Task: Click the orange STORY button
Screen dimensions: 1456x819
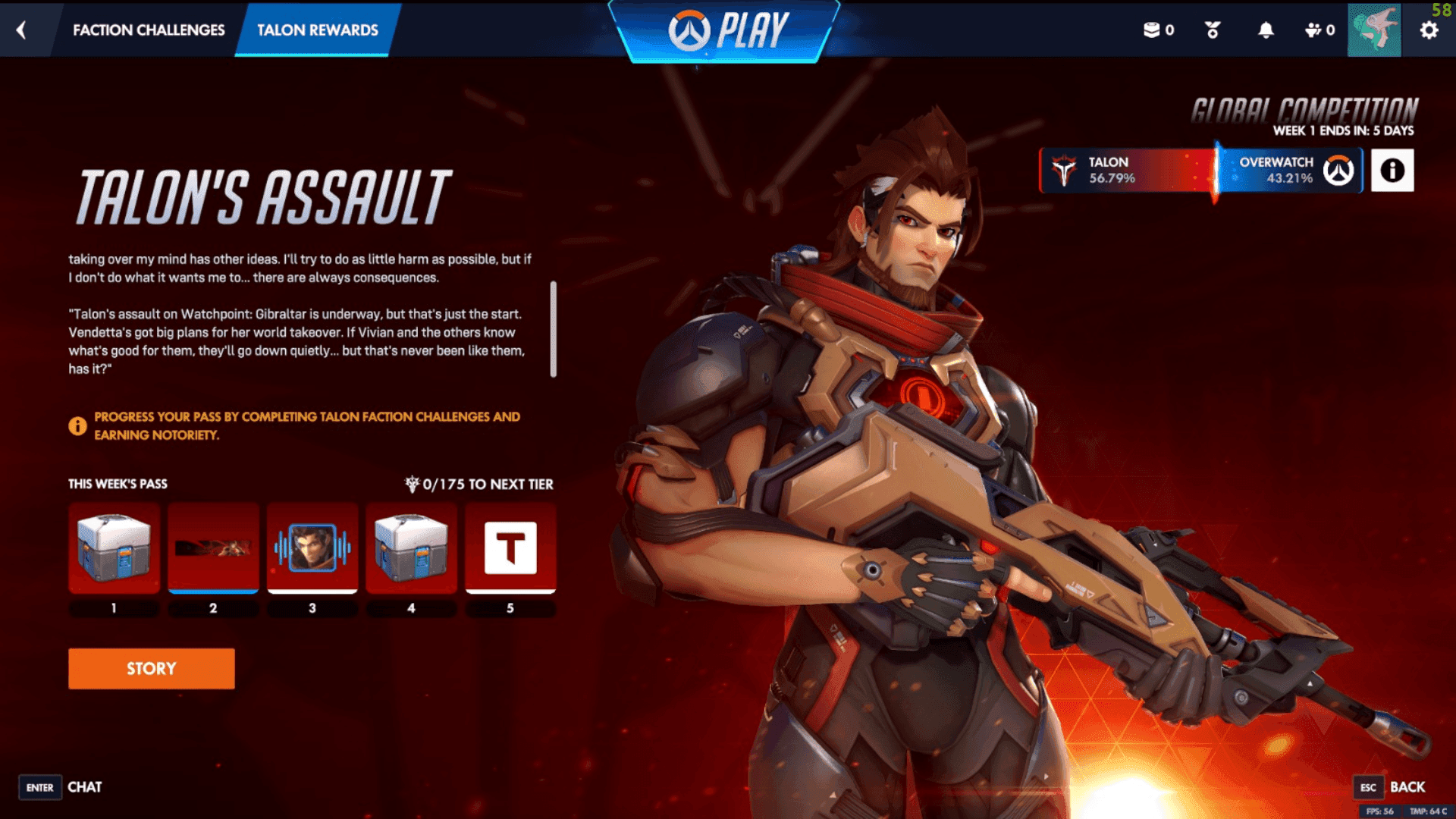Action: tap(151, 668)
